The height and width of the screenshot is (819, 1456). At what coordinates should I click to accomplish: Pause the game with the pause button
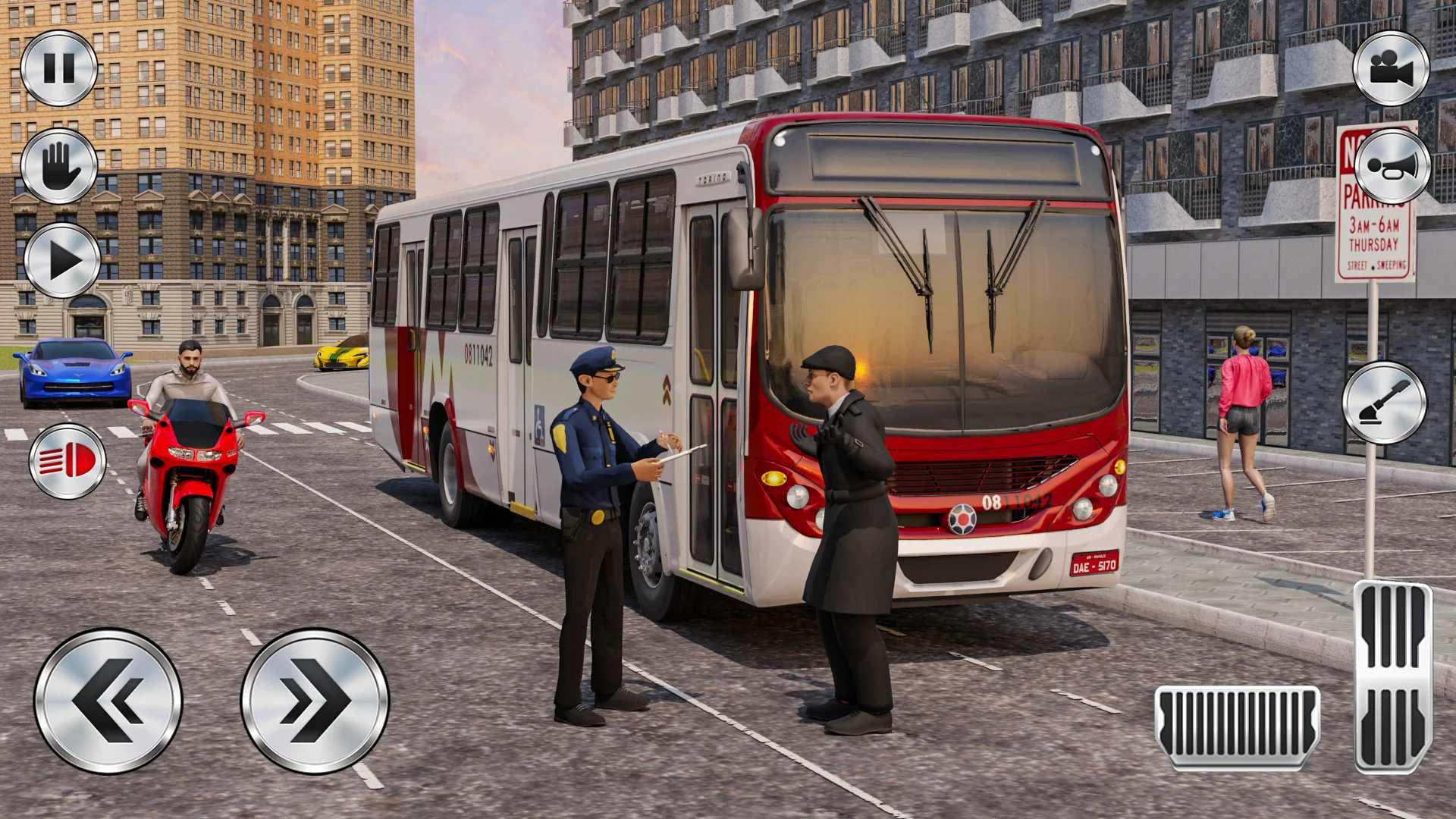pos(59,68)
